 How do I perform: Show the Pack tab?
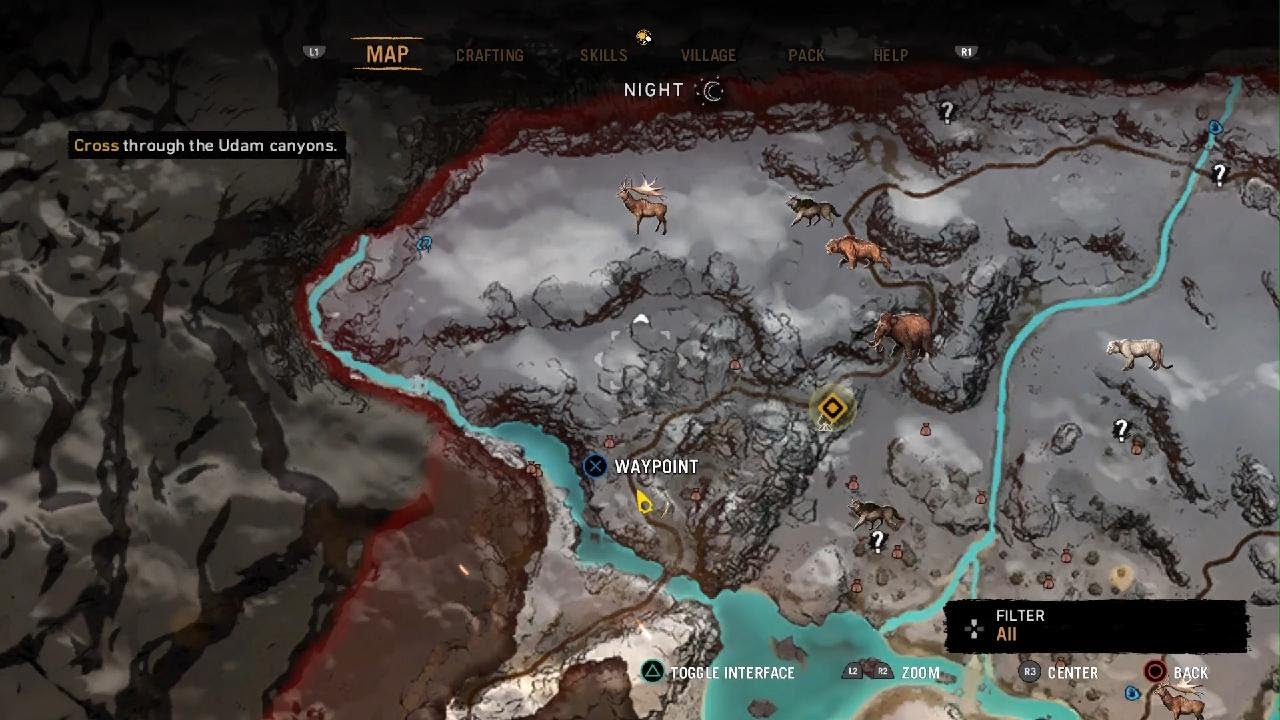(x=806, y=55)
